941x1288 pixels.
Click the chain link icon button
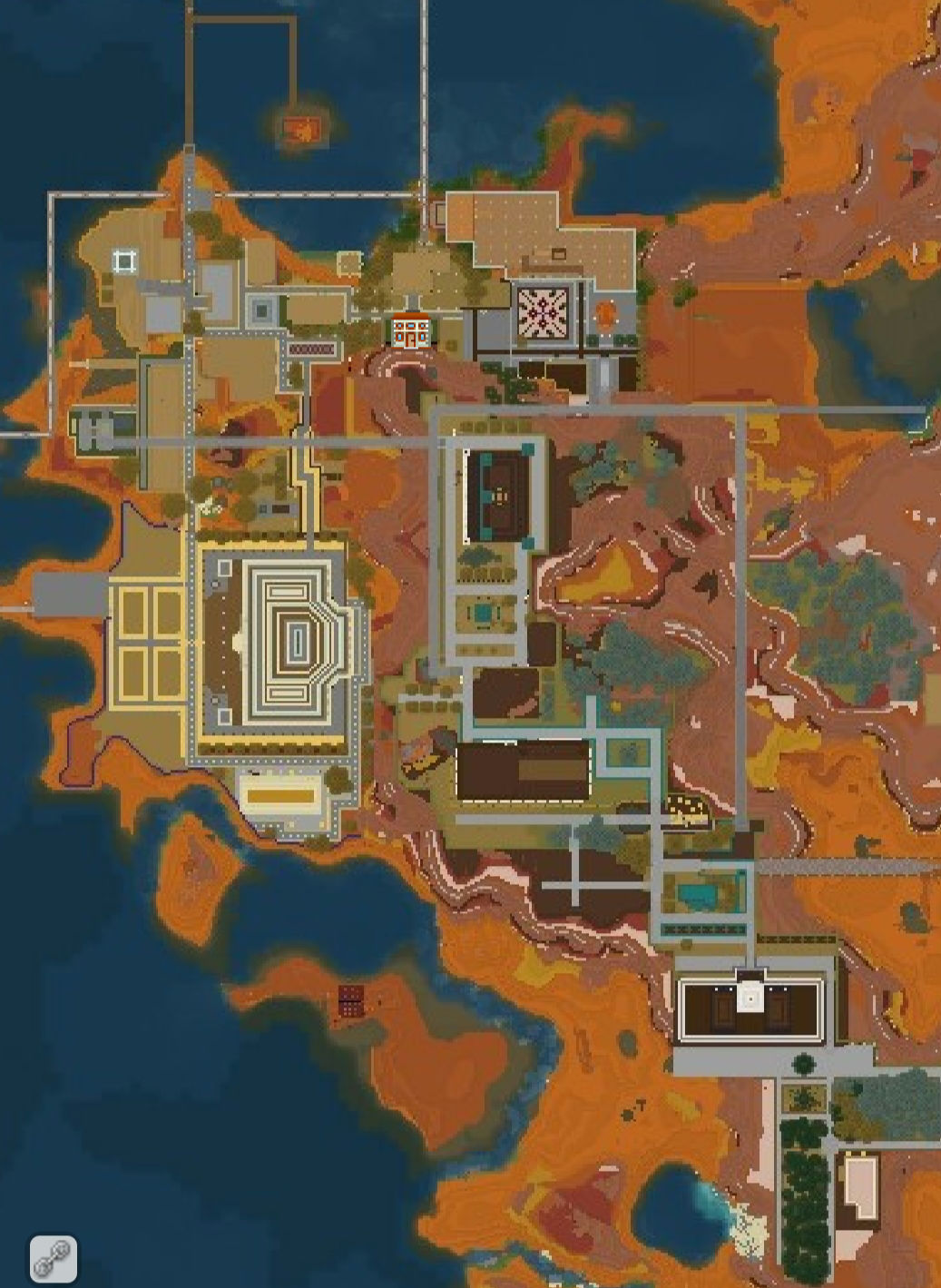click(53, 1258)
